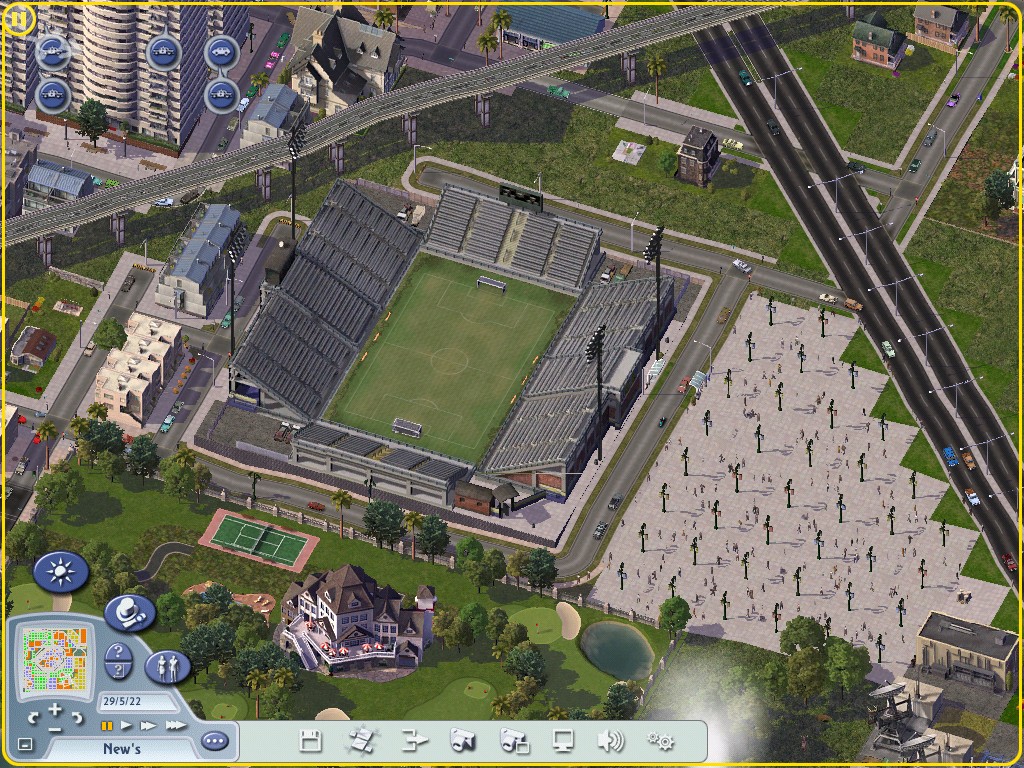Set simulation to normal play speed
This screenshot has height=768, width=1024.
coord(127,725)
